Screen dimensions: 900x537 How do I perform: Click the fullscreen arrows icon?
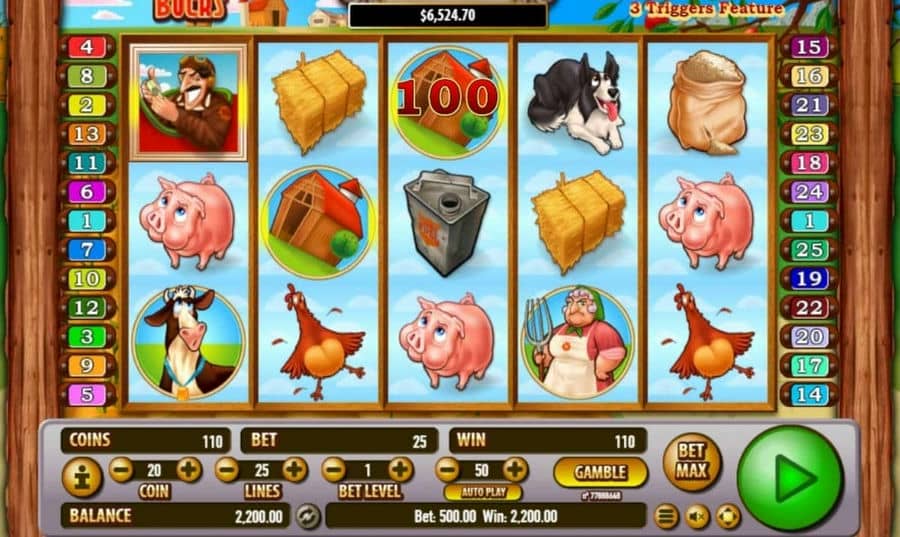click(728, 516)
